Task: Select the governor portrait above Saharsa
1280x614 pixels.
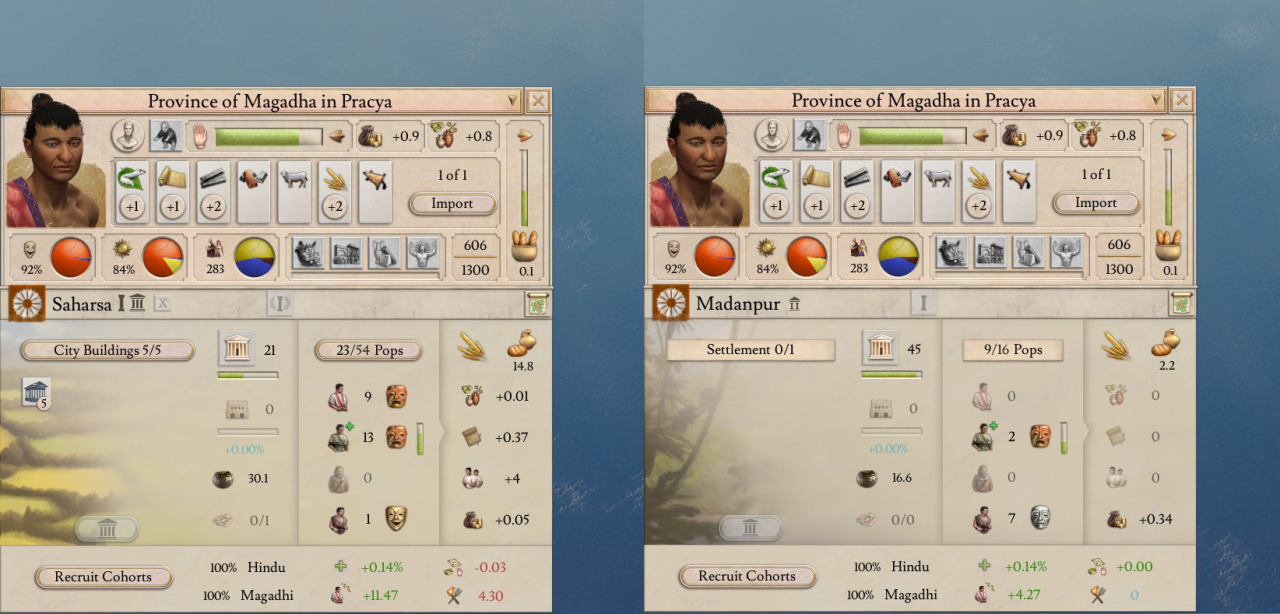Action: (55, 162)
